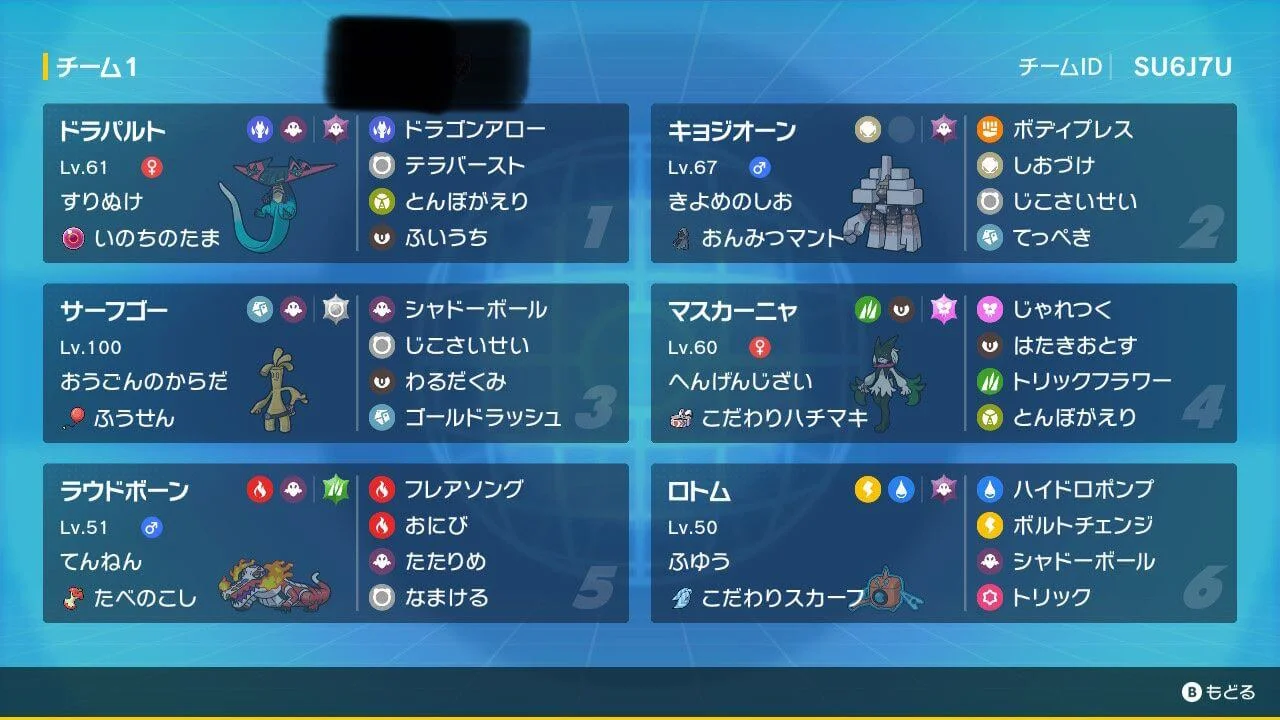Click the Fairy type icon beside じゃれつく
Viewport: 1280px width, 720px height.
pyautogui.click(x=992, y=309)
